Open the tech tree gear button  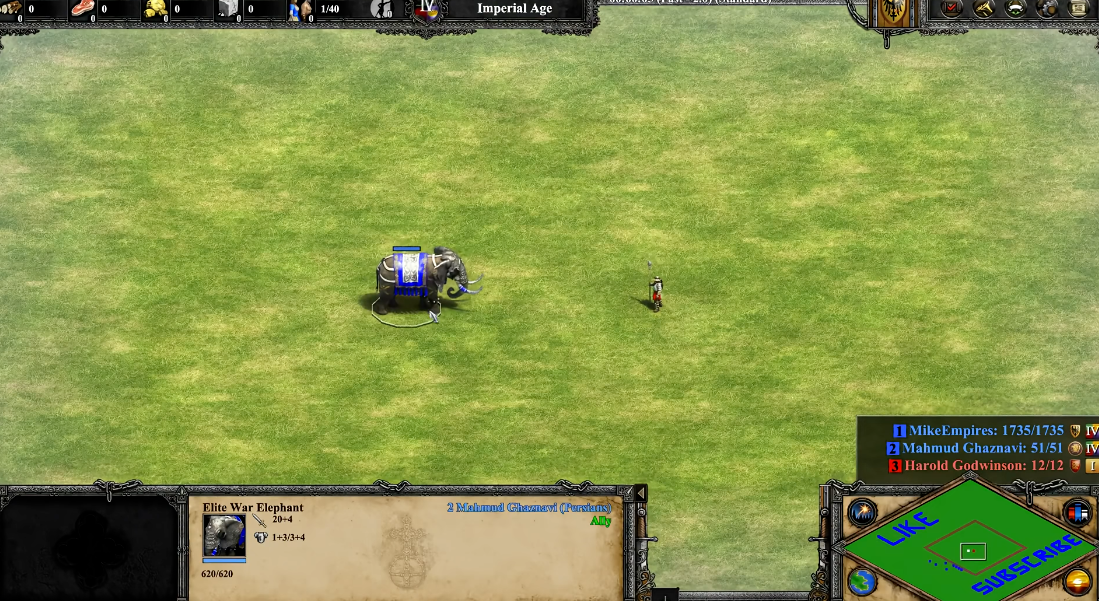(1047, 8)
